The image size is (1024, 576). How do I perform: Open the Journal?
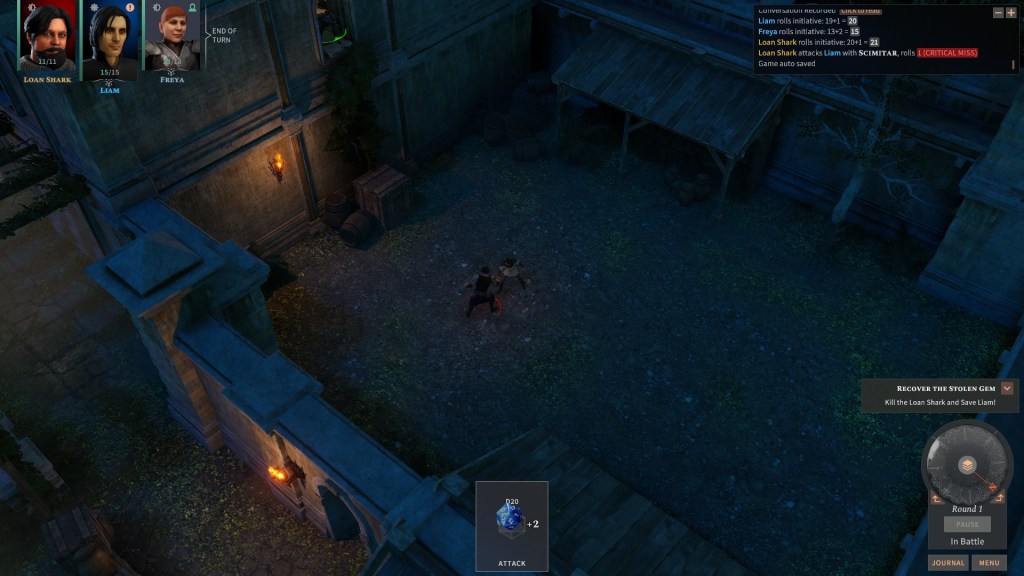[947, 563]
